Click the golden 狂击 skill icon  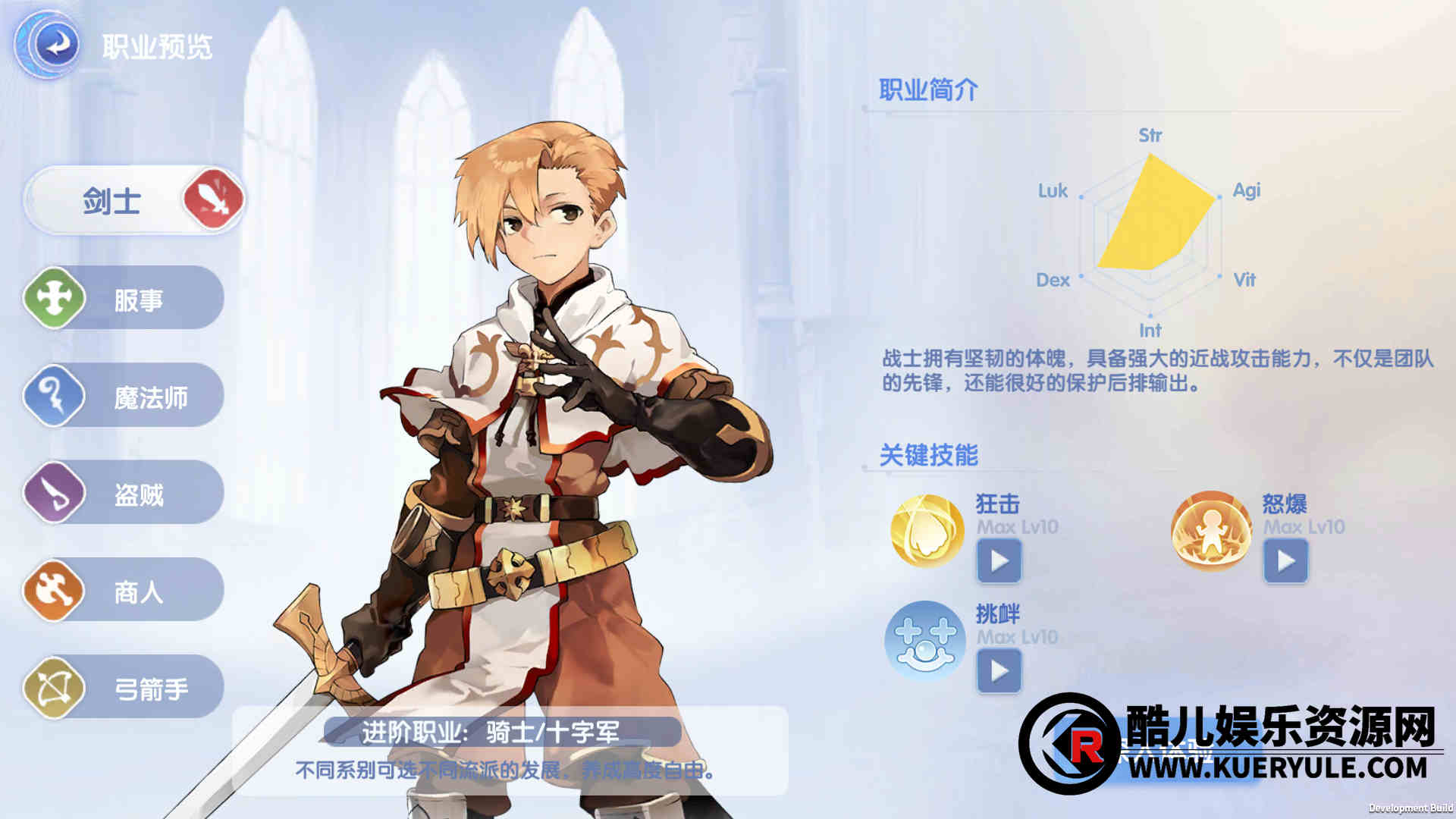click(x=927, y=531)
